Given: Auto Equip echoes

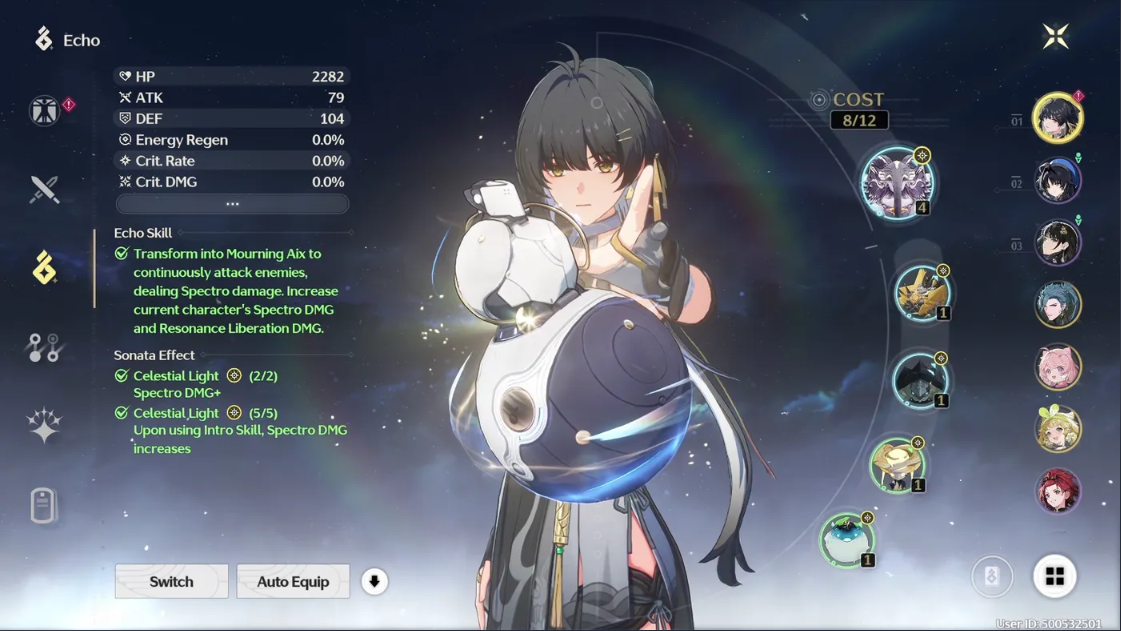Looking at the screenshot, I should click(x=293, y=581).
